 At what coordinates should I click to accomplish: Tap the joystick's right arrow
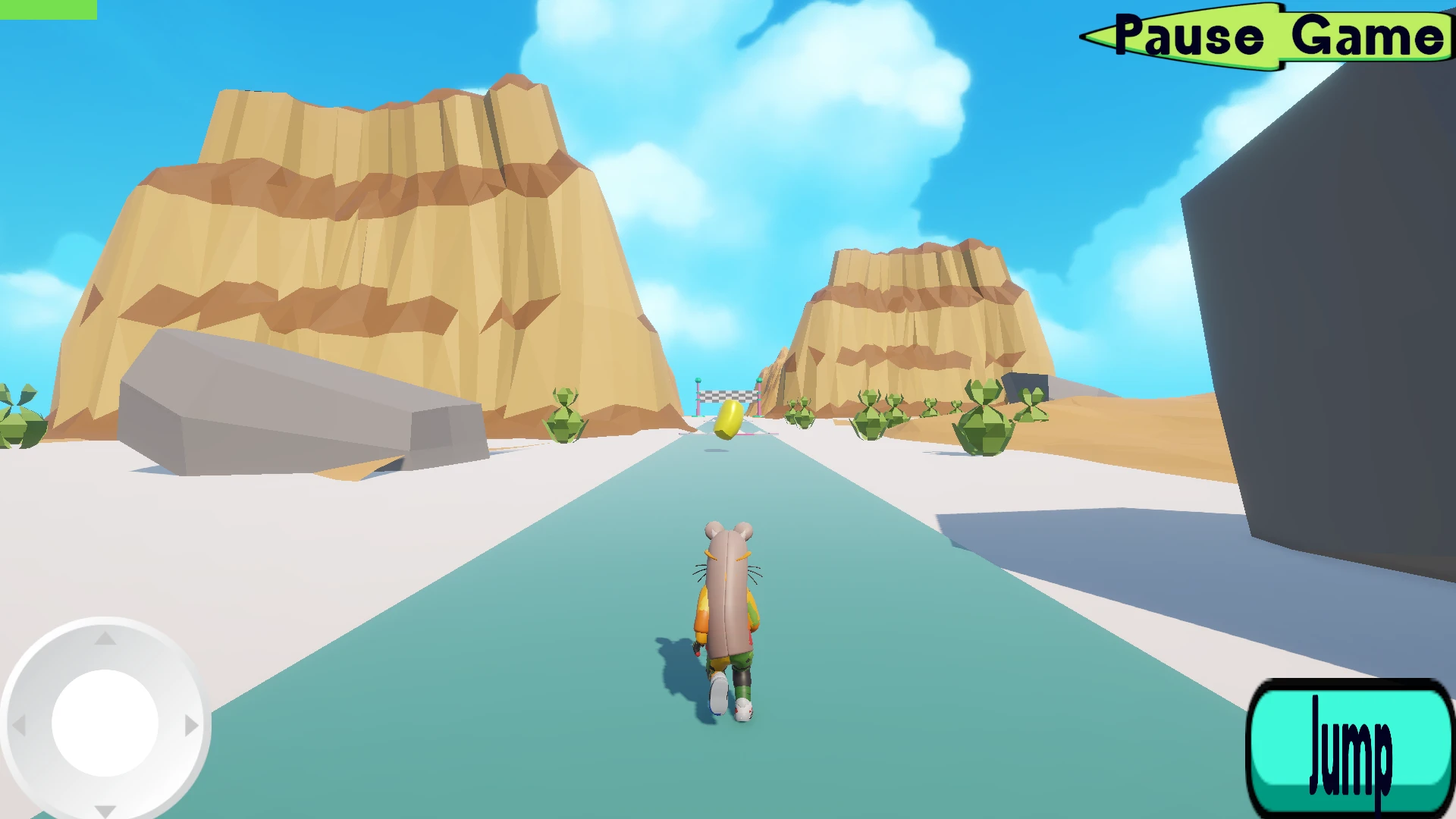[x=191, y=726]
